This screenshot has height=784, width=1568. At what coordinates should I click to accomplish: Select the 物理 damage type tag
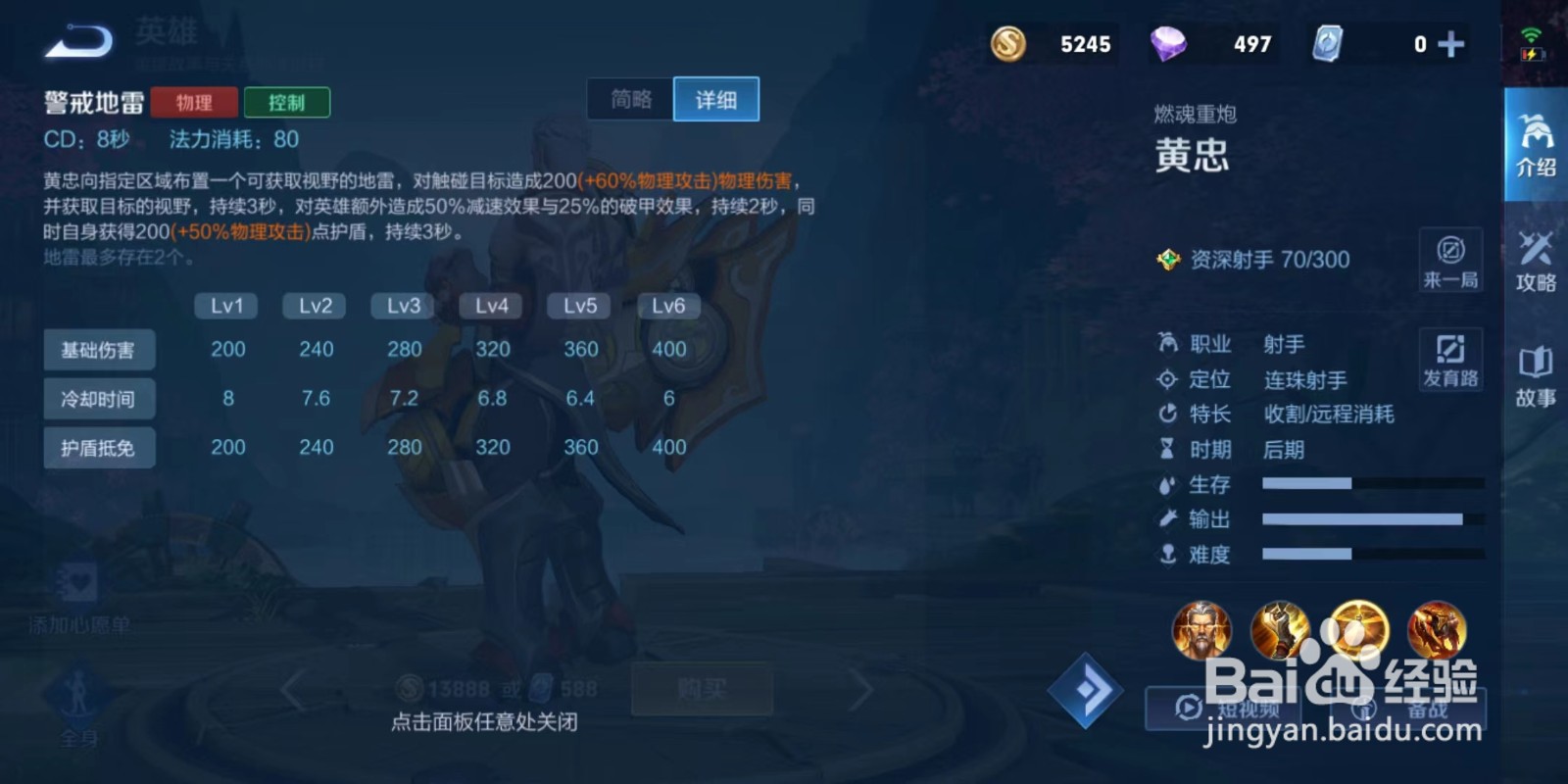point(193,103)
